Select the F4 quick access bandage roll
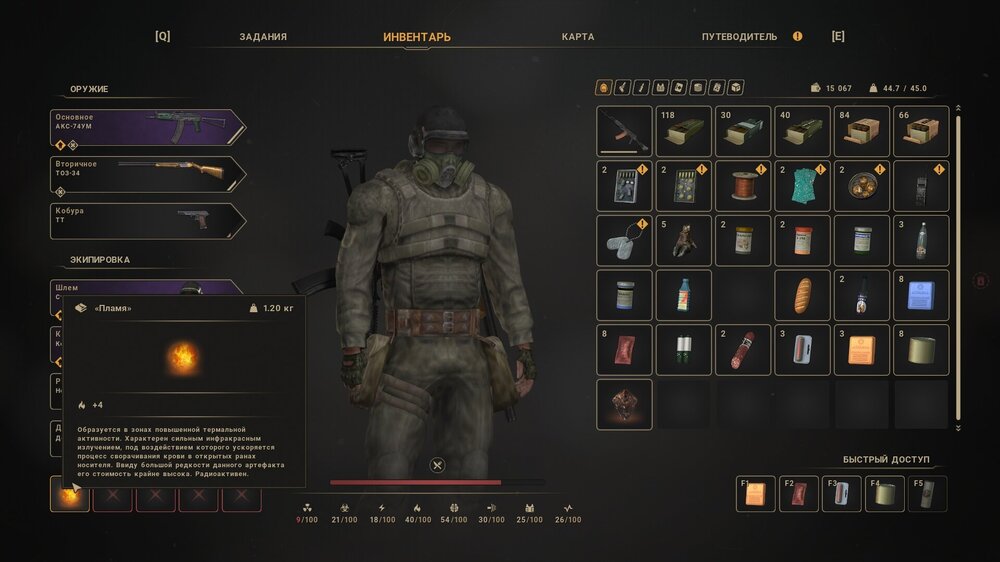The height and width of the screenshot is (562, 1000). 885,494
